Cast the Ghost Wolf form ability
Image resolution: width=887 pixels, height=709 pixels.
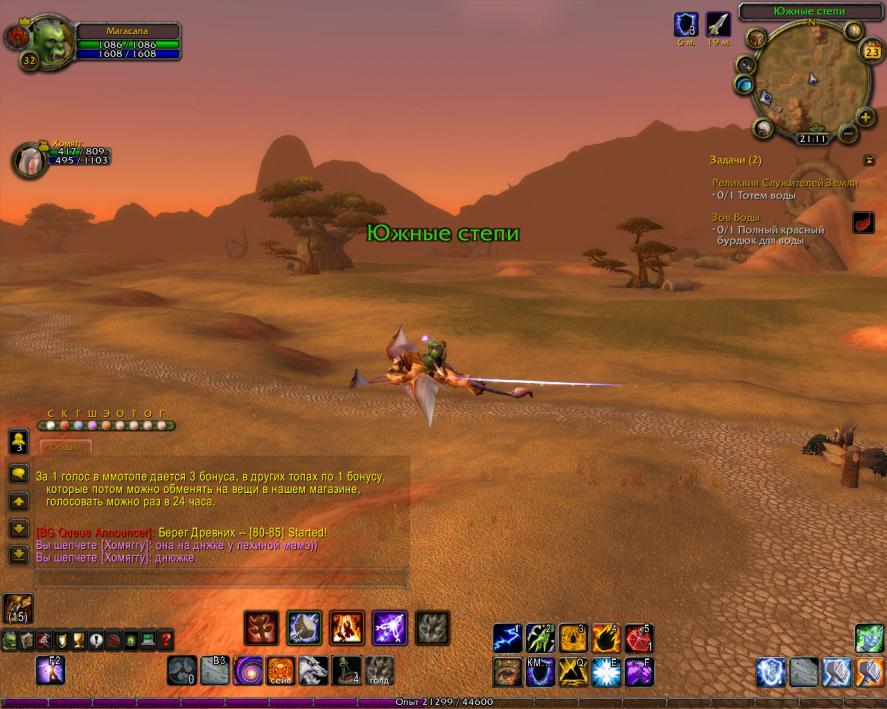pyautogui.click(x=313, y=670)
